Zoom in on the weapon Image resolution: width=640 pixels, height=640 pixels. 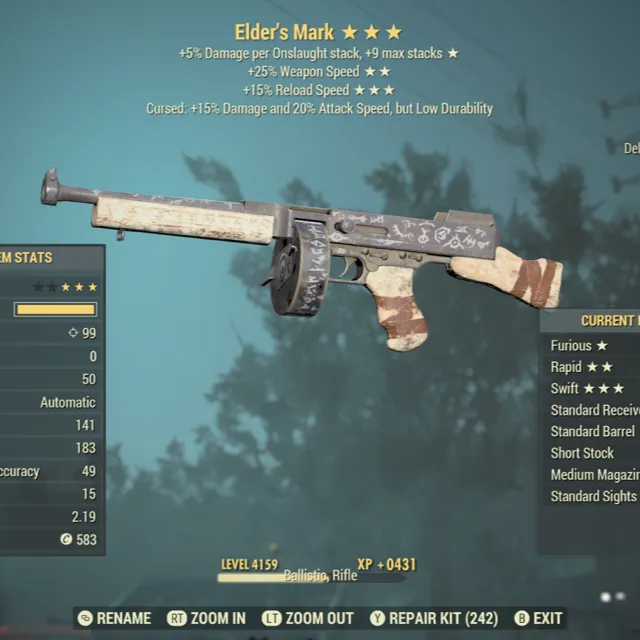208,619
